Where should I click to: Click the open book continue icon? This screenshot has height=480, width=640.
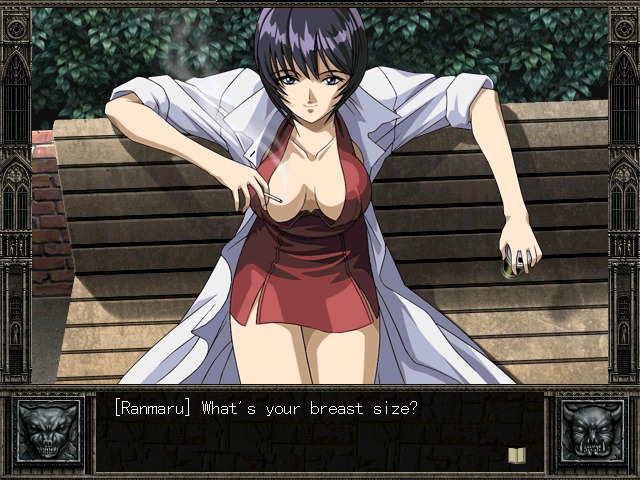[516, 455]
